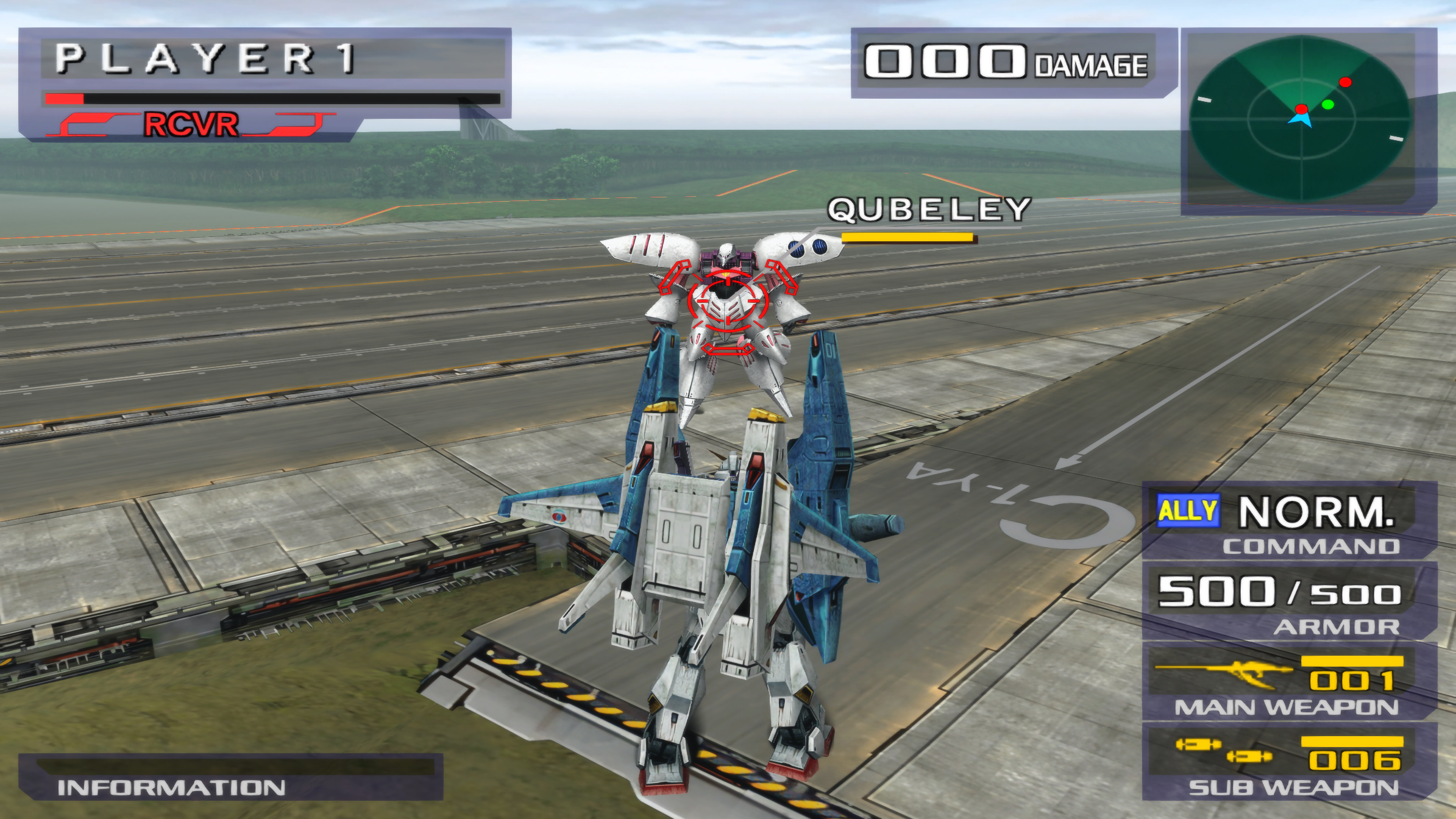Select the Main Weapon rifle icon
This screenshot has width=1456, height=819.
click(x=1224, y=672)
